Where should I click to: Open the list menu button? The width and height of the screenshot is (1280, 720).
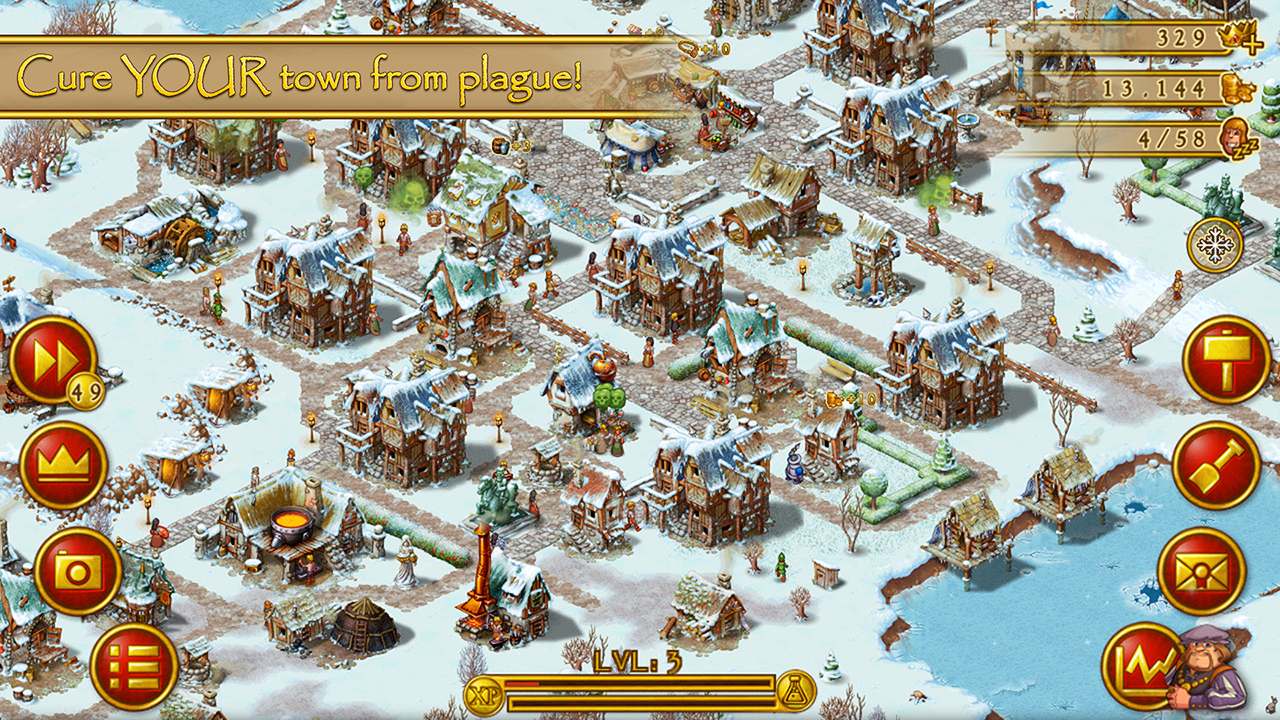(134, 666)
